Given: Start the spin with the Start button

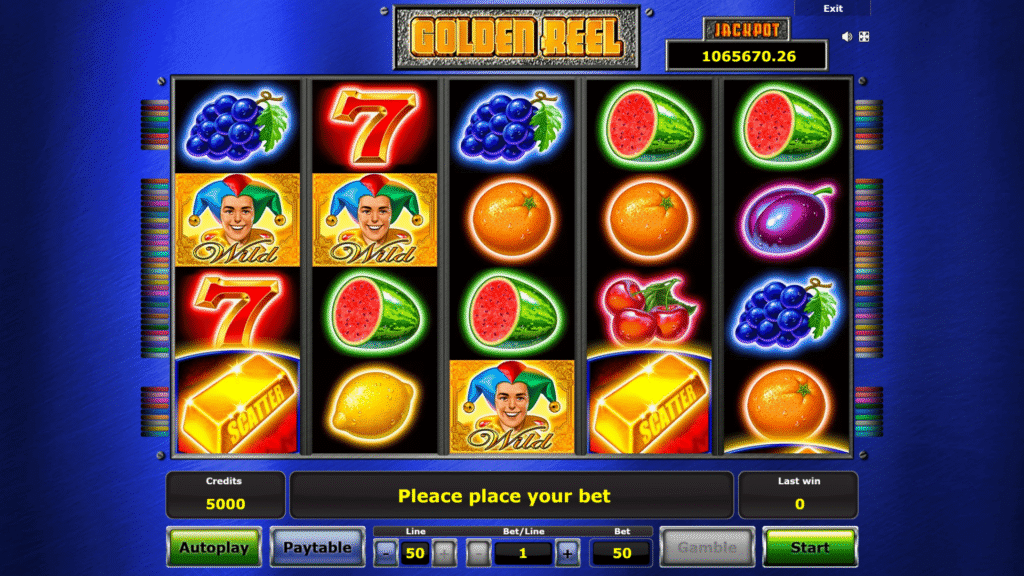Looking at the screenshot, I should (809, 547).
